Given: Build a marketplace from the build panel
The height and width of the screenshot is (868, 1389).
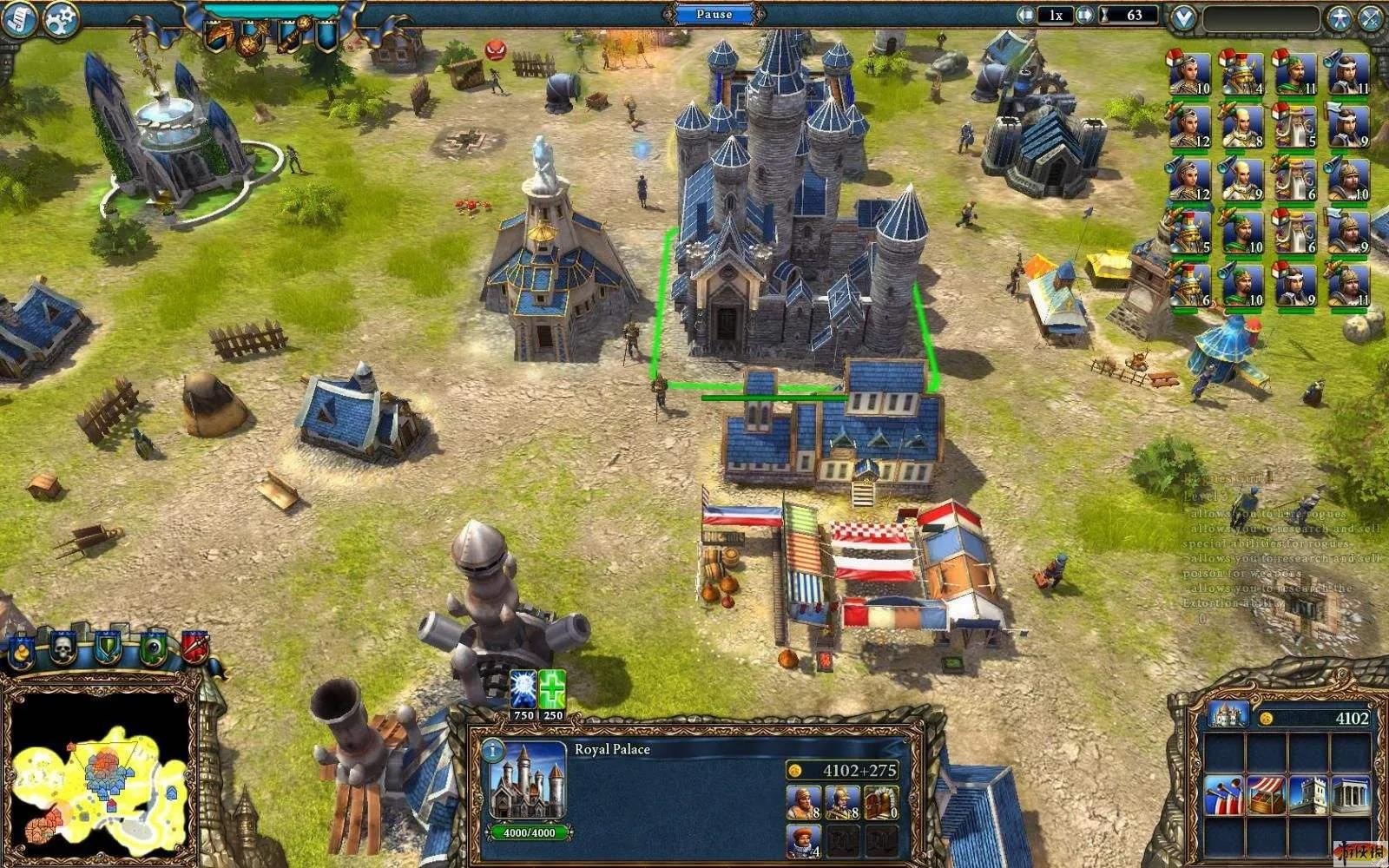Looking at the screenshot, I should 1267,796.
